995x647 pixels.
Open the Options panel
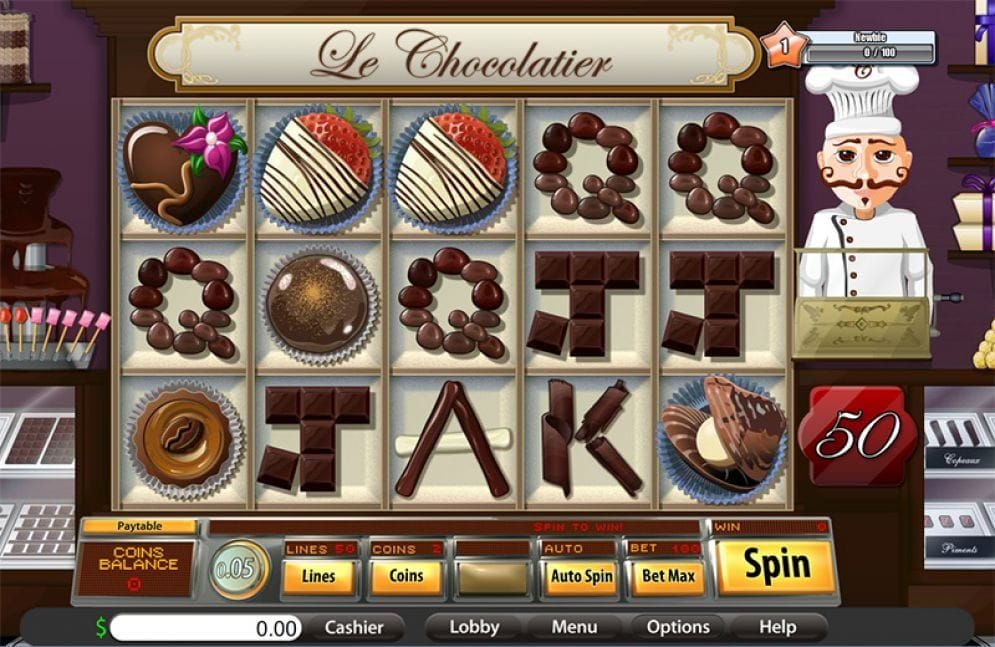click(678, 627)
